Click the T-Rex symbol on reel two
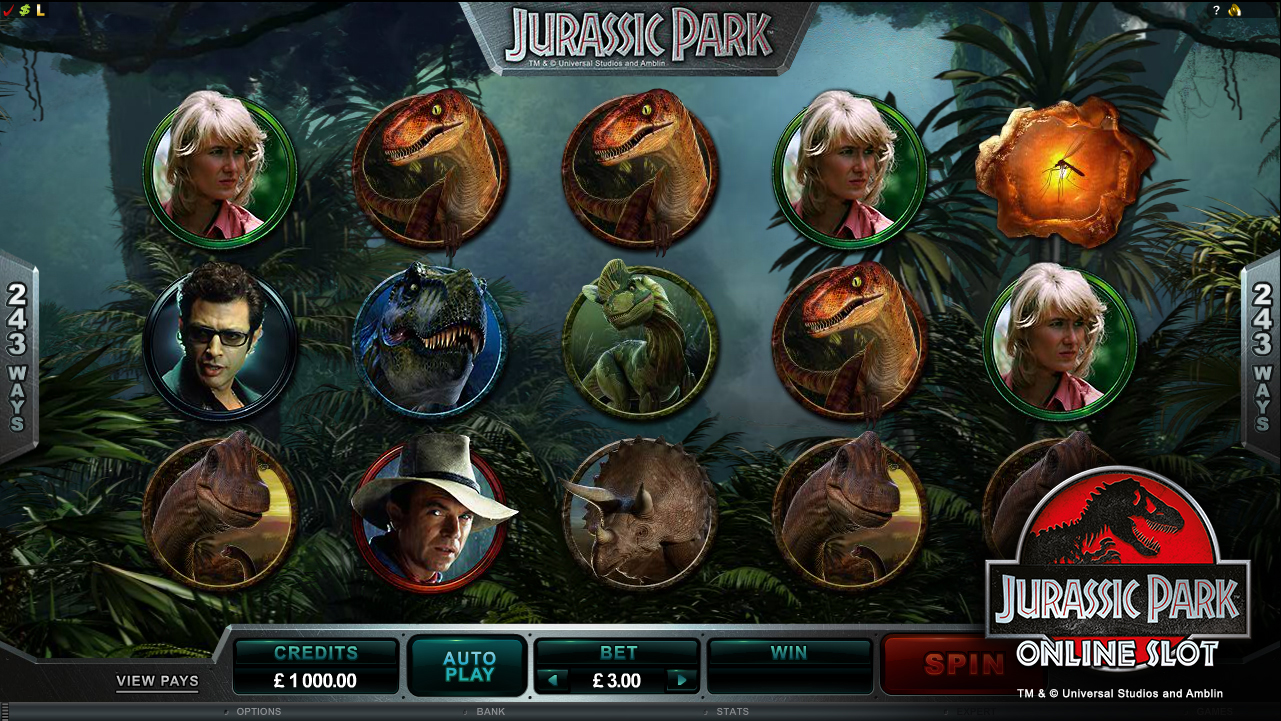 [x=429, y=340]
